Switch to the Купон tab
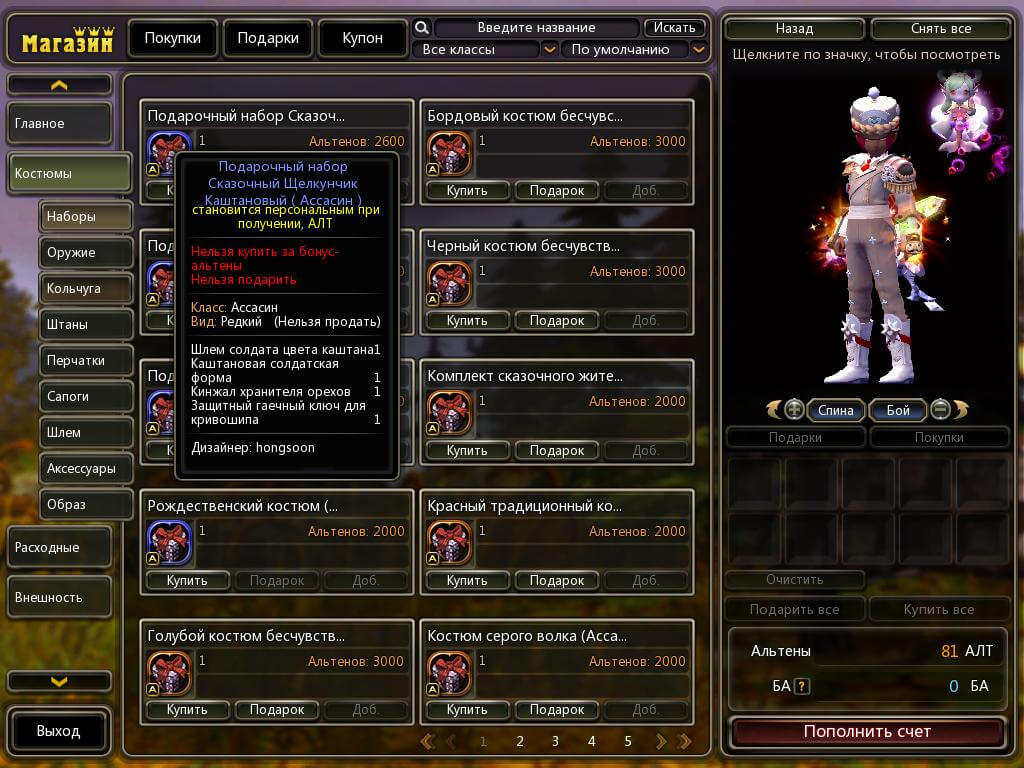The image size is (1024, 768). coord(362,38)
